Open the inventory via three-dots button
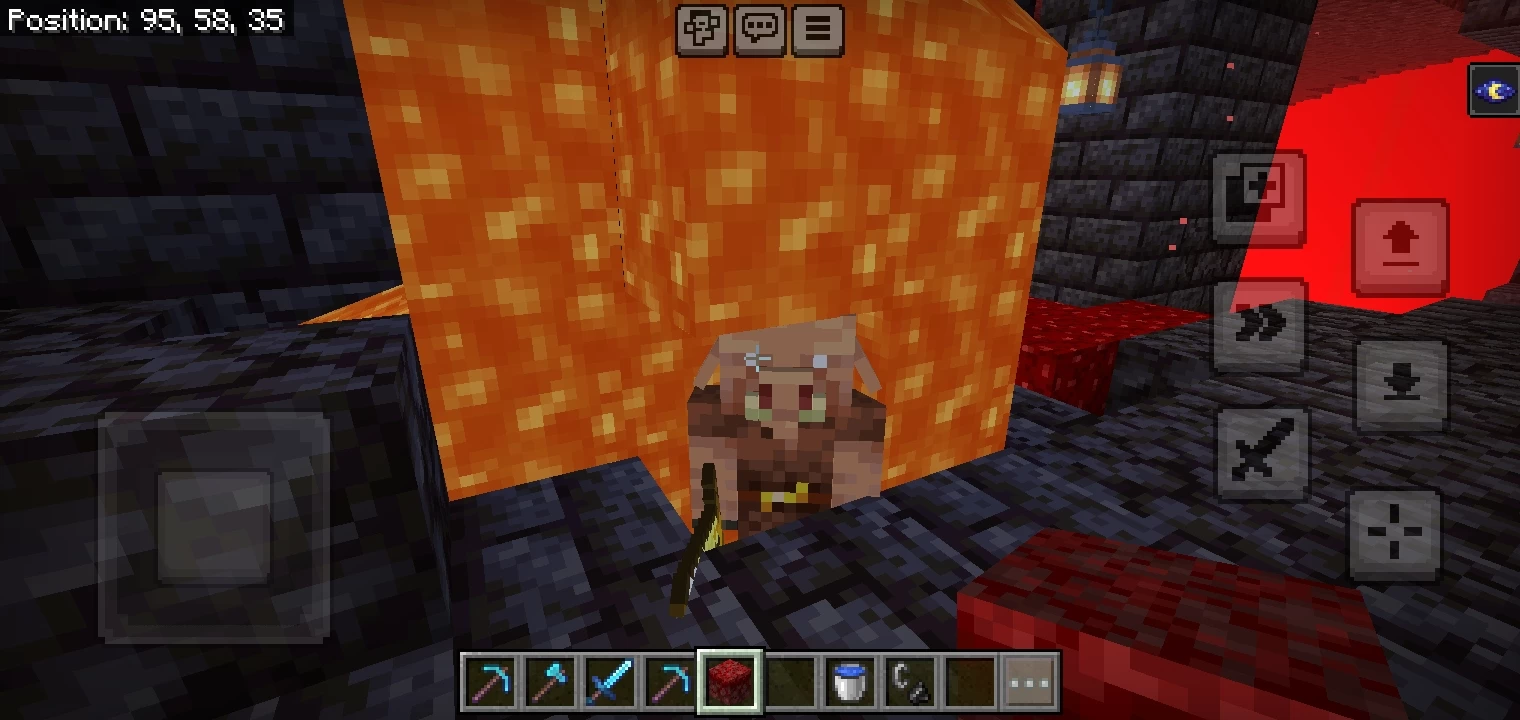 1030,683
